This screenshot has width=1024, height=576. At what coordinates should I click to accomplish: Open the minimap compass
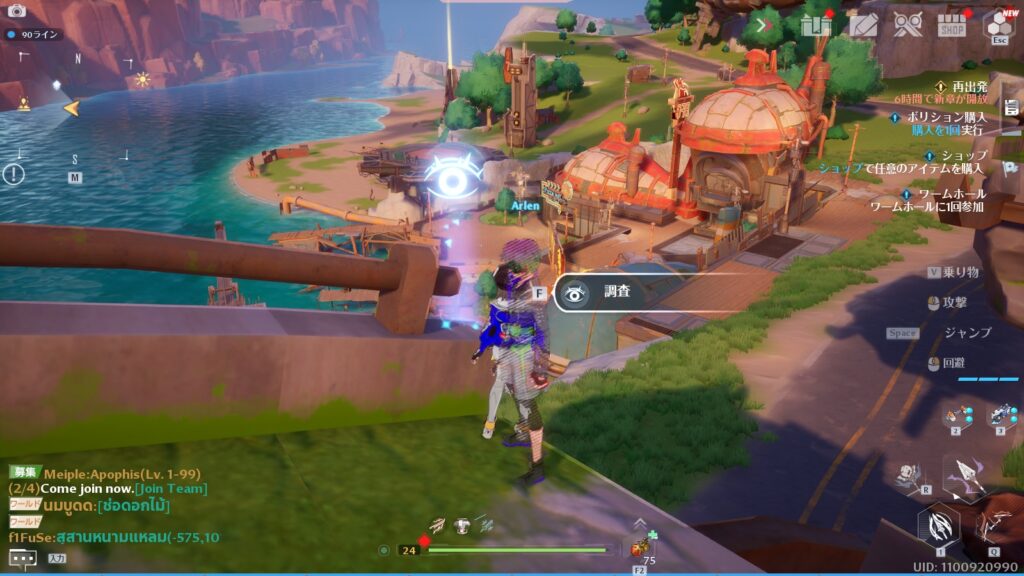pos(73,108)
